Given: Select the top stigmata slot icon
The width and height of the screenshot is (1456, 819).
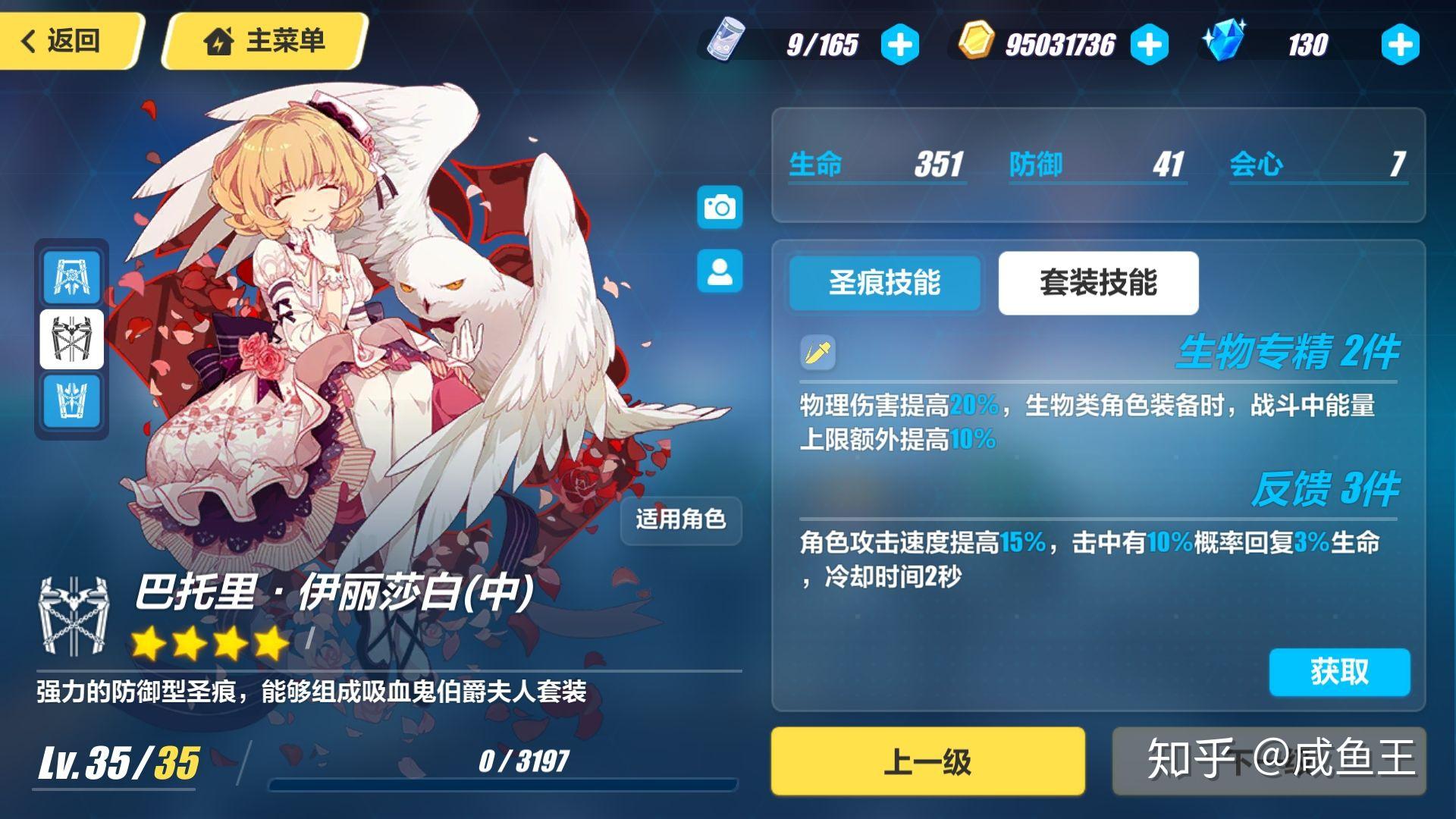Looking at the screenshot, I should [71, 277].
